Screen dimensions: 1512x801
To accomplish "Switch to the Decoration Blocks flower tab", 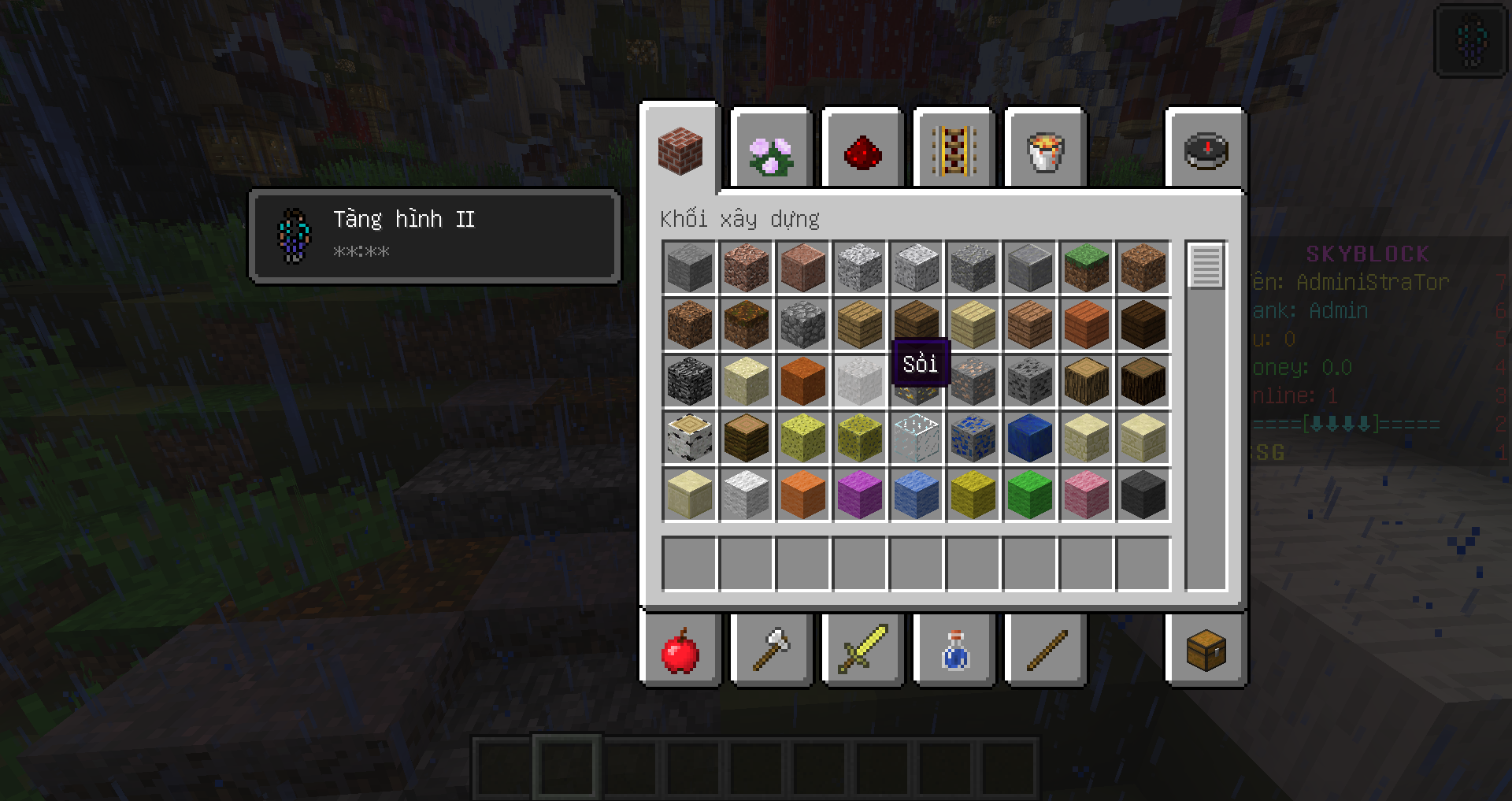I will point(771,151).
